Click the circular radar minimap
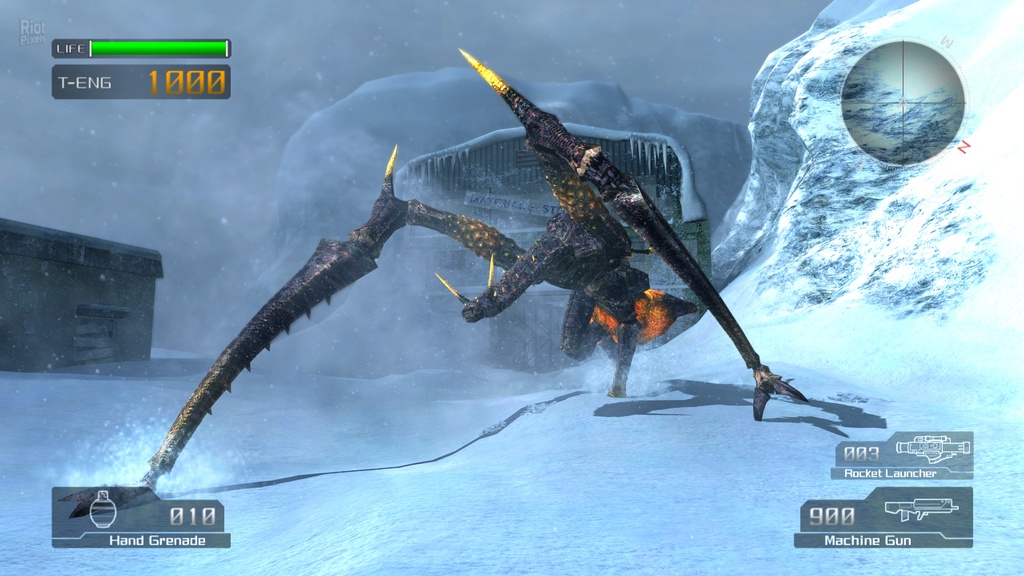Viewport: 1024px width, 576px height. tap(902, 102)
